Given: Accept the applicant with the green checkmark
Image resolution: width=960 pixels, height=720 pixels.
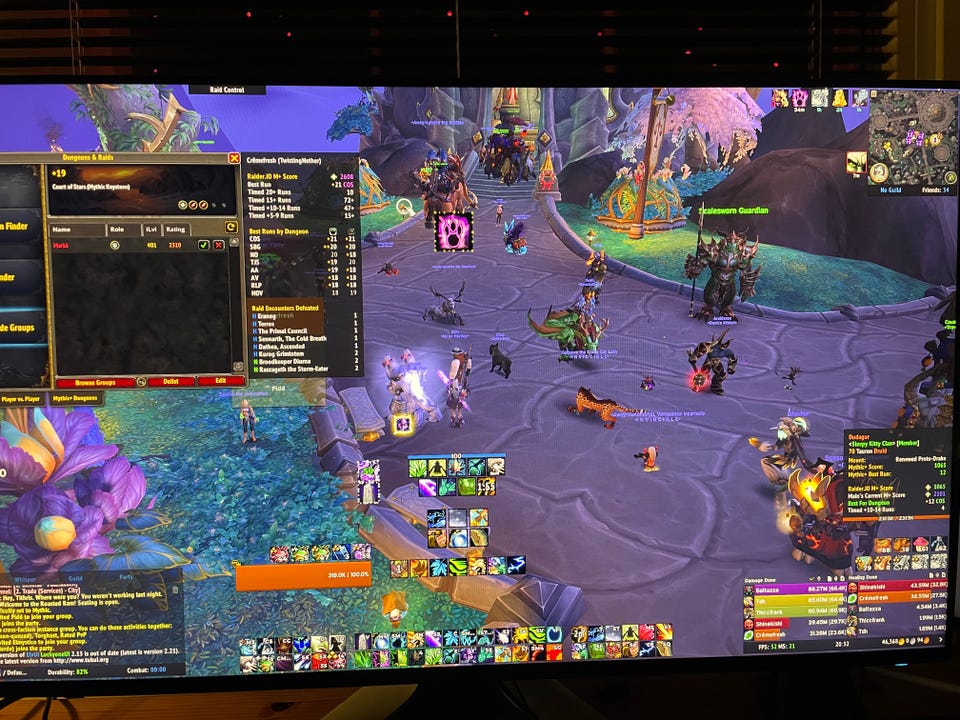Looking at the screenshot, I should click(x=204, y=244).
